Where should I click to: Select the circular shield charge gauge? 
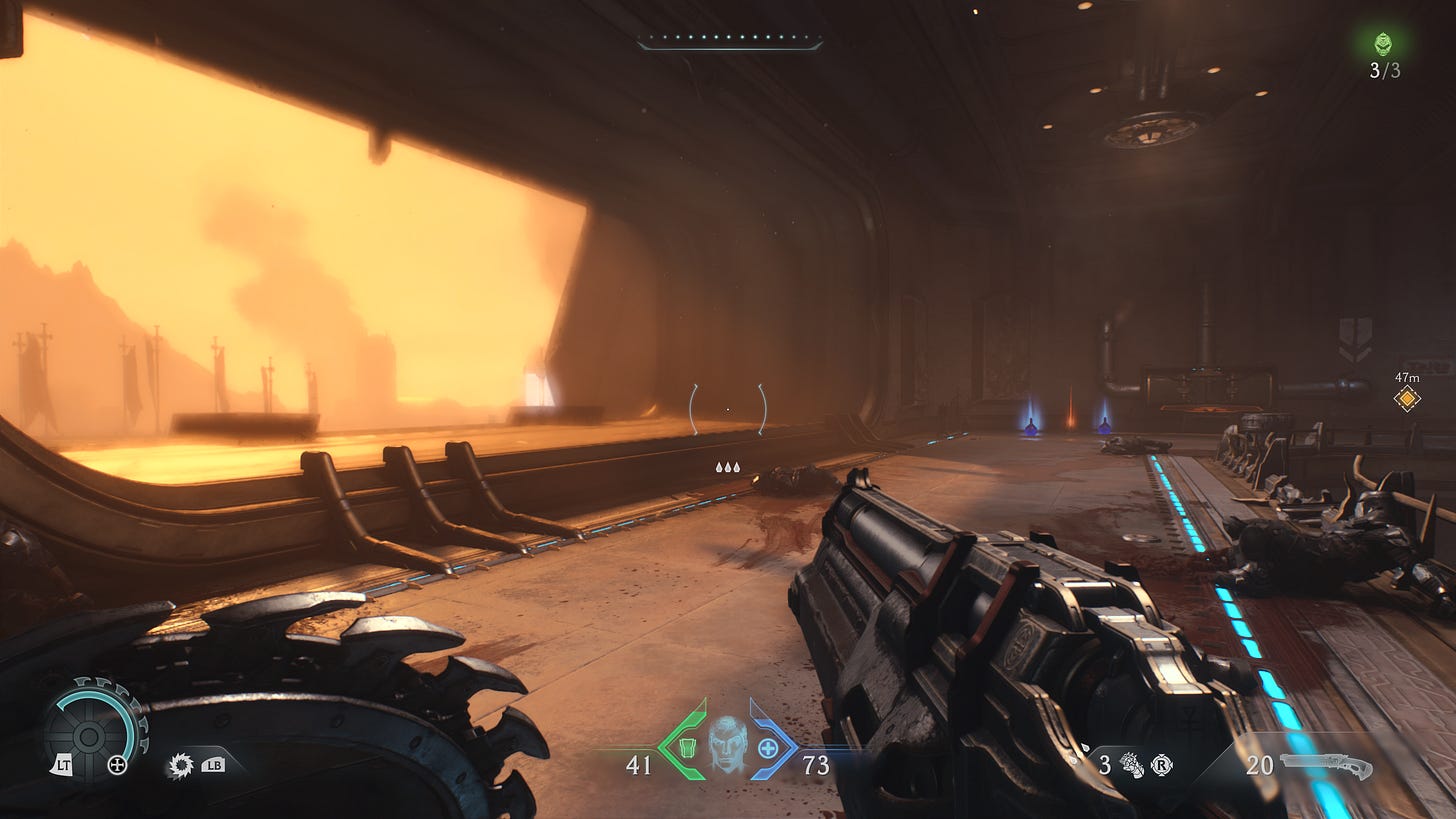pos(90,736)
